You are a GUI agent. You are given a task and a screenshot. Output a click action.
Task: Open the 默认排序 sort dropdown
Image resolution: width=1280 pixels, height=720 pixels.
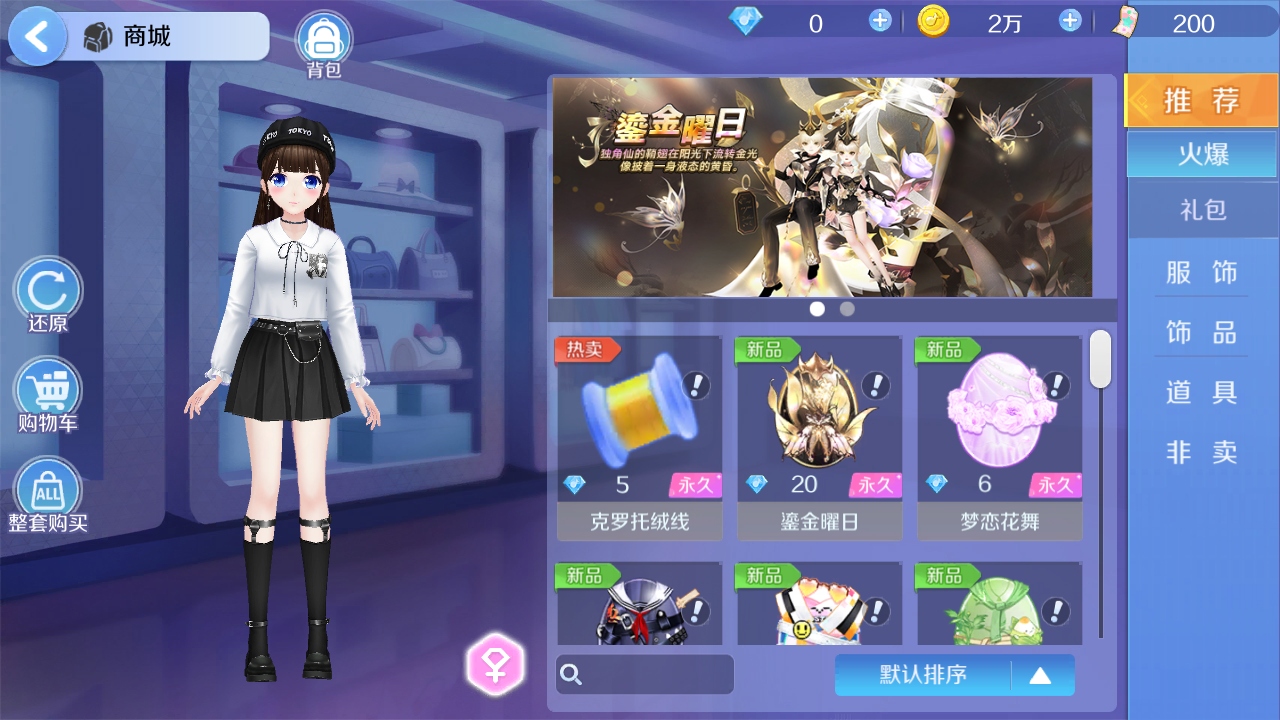click(x=954, y=675)
